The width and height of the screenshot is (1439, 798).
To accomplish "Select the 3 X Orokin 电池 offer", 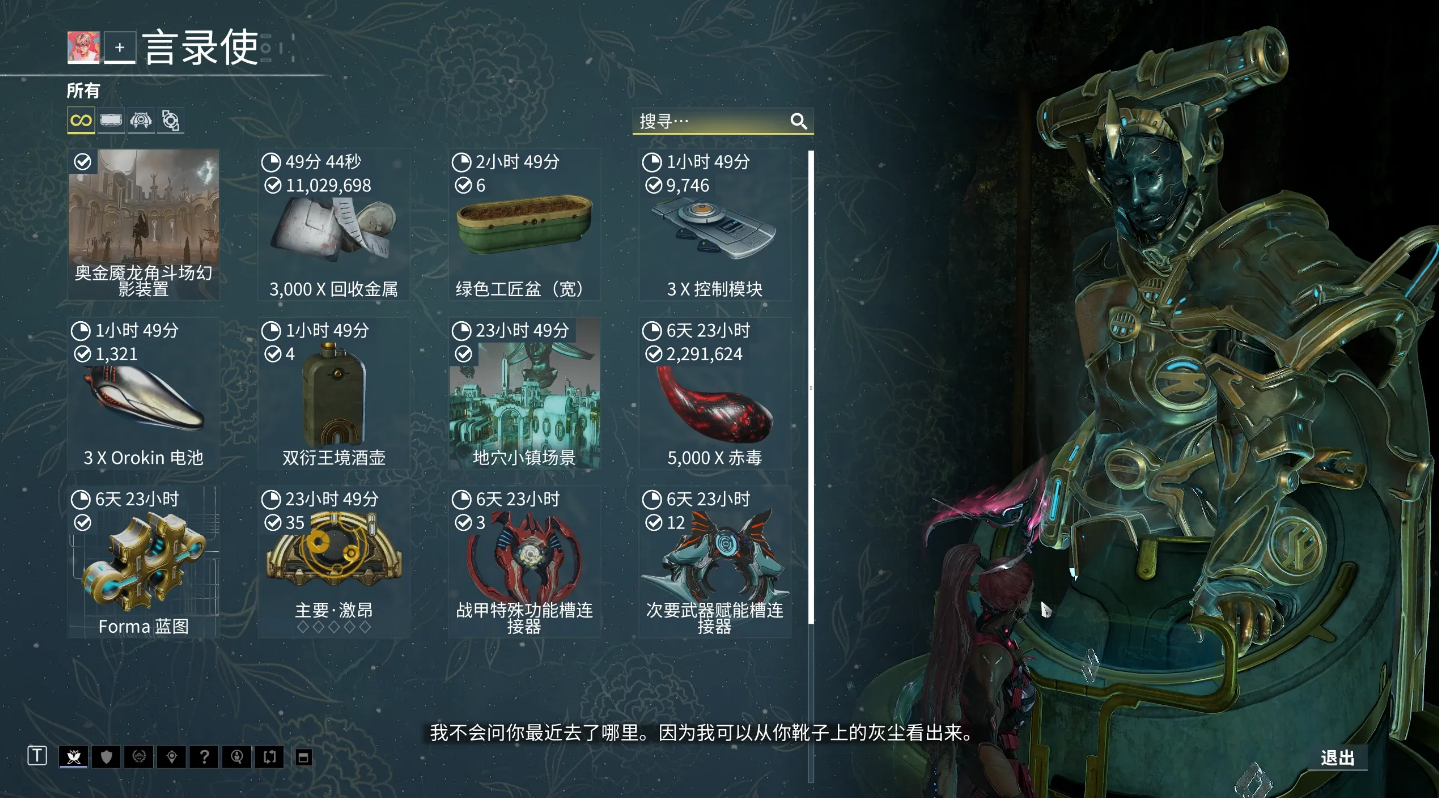I will pyautogui.click(x=143, y=393).
